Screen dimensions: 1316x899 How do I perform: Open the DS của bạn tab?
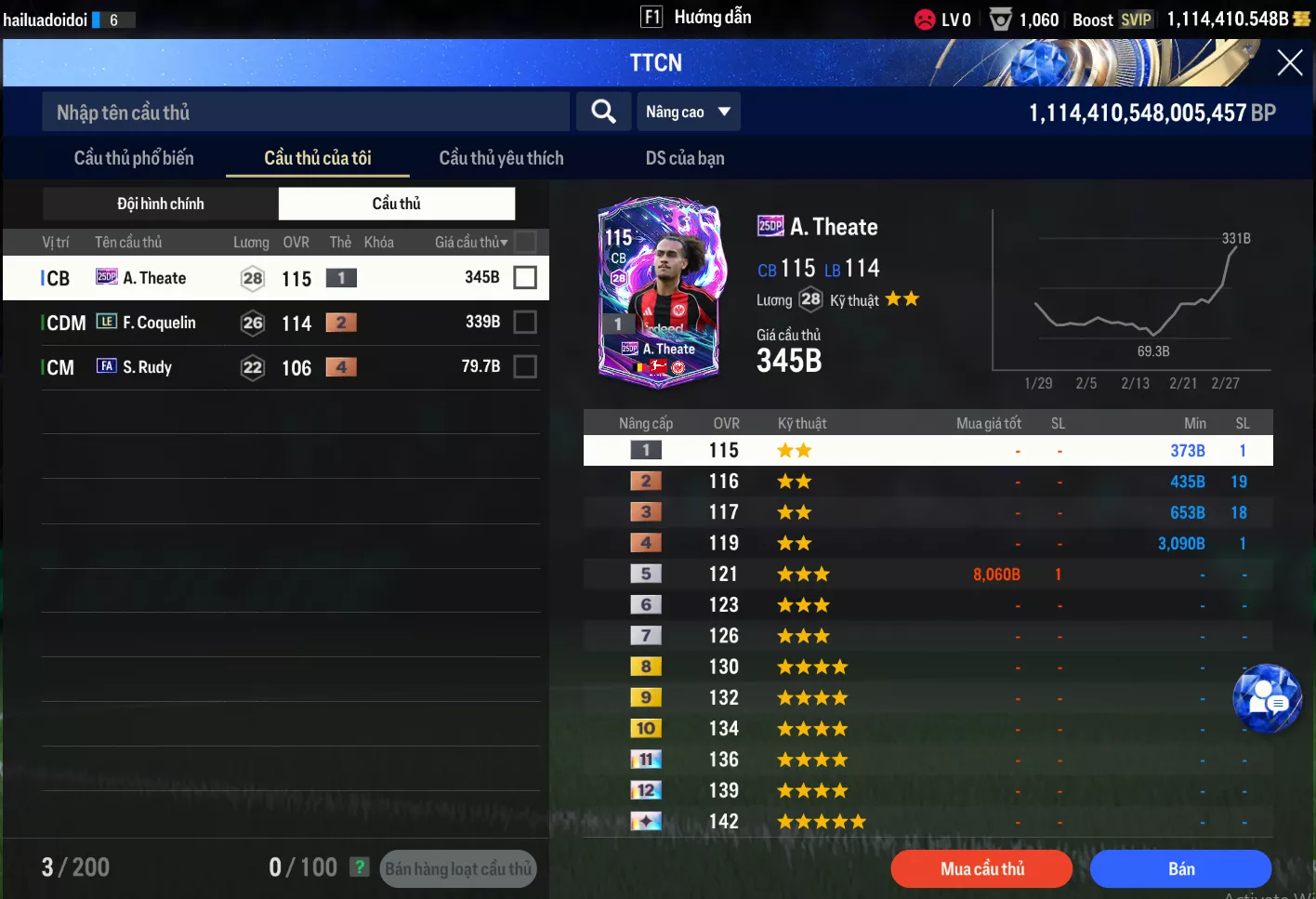pyautogui.click(x=685, y=158)
